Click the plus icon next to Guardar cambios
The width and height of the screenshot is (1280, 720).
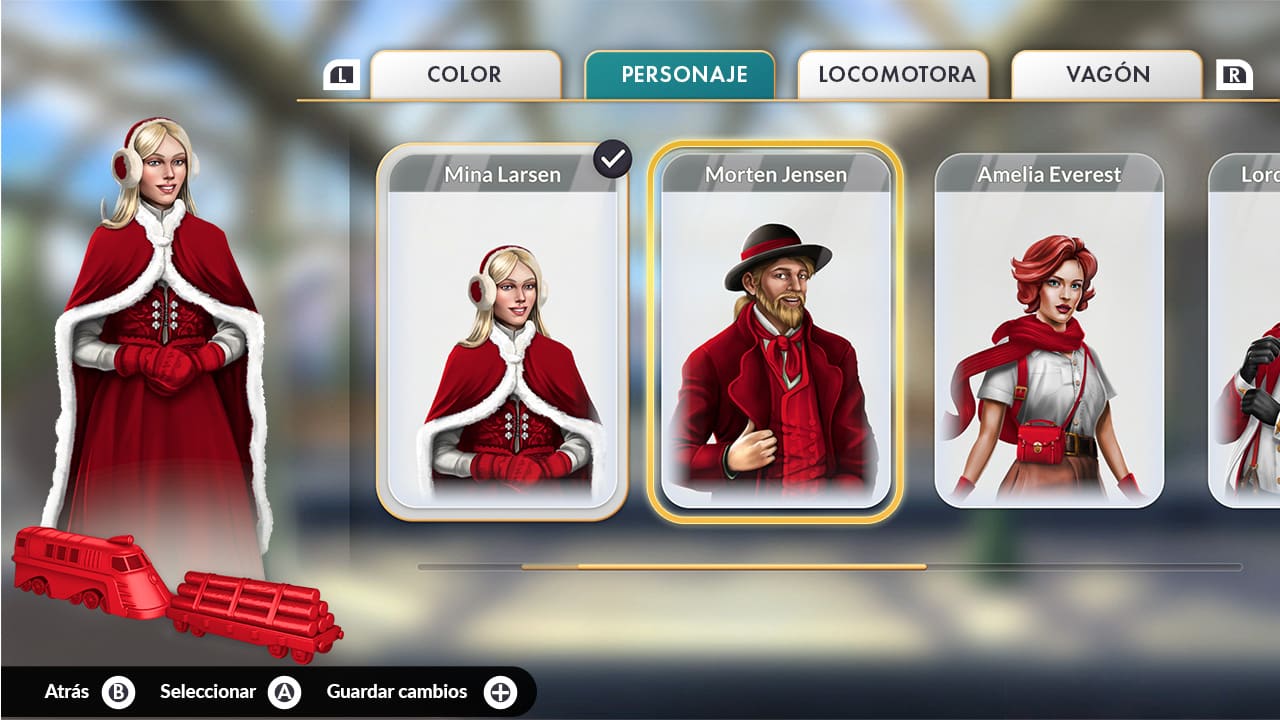click(x=504, y=691)
